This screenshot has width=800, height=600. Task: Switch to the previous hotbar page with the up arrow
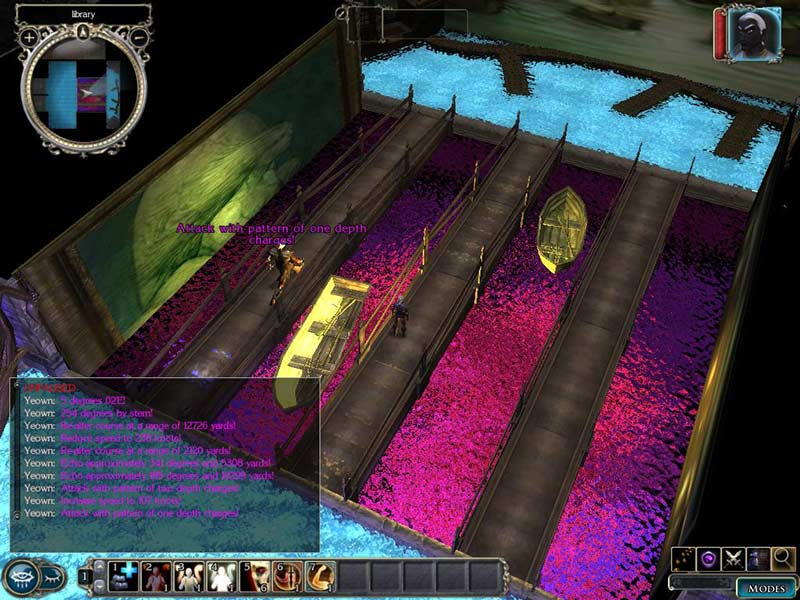click(x=97, y=567)
